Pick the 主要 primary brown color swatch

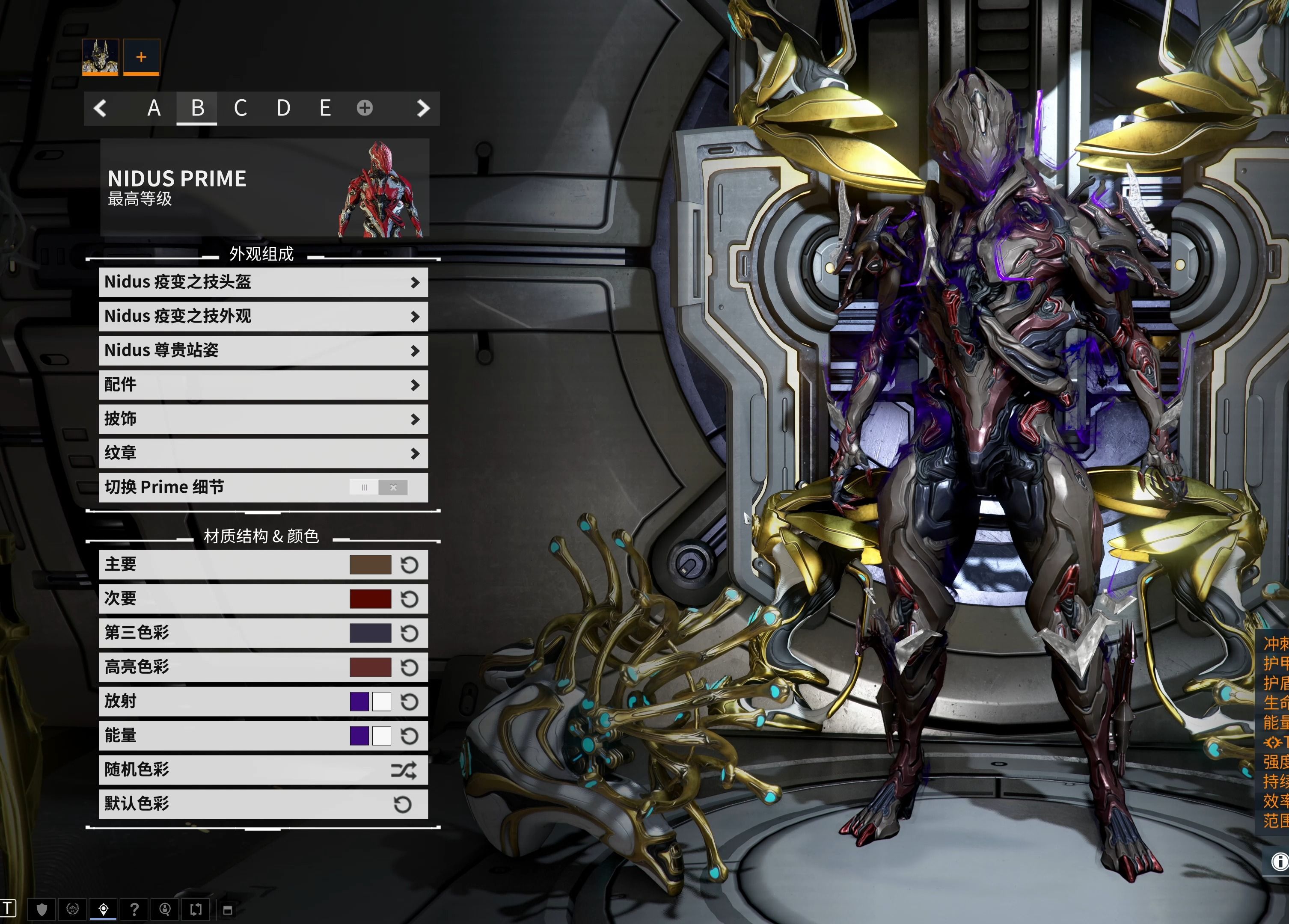(370, 565)
